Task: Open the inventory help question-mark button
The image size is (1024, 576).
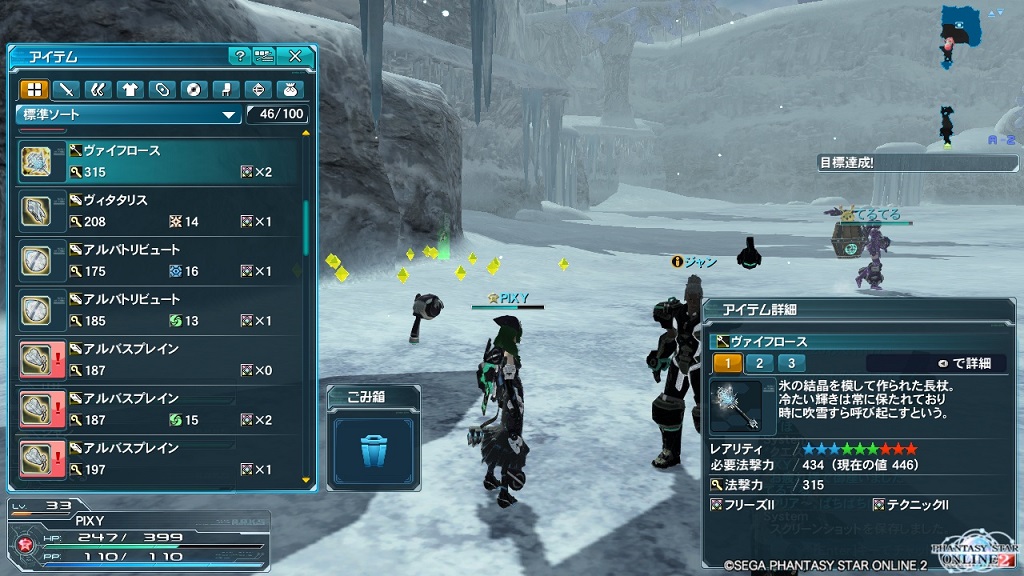Action: (239, 56)
